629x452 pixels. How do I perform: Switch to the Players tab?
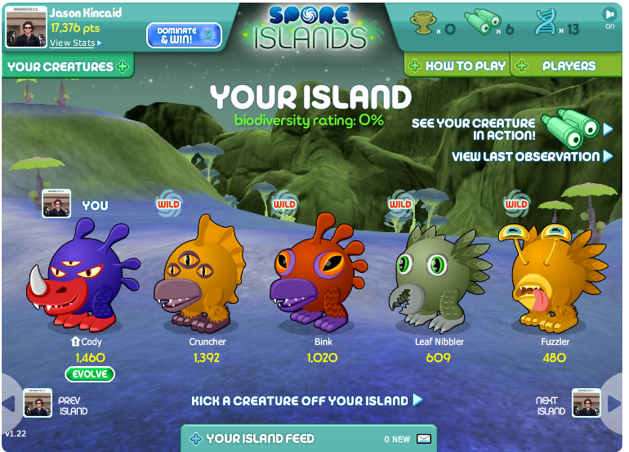point(567,66)
